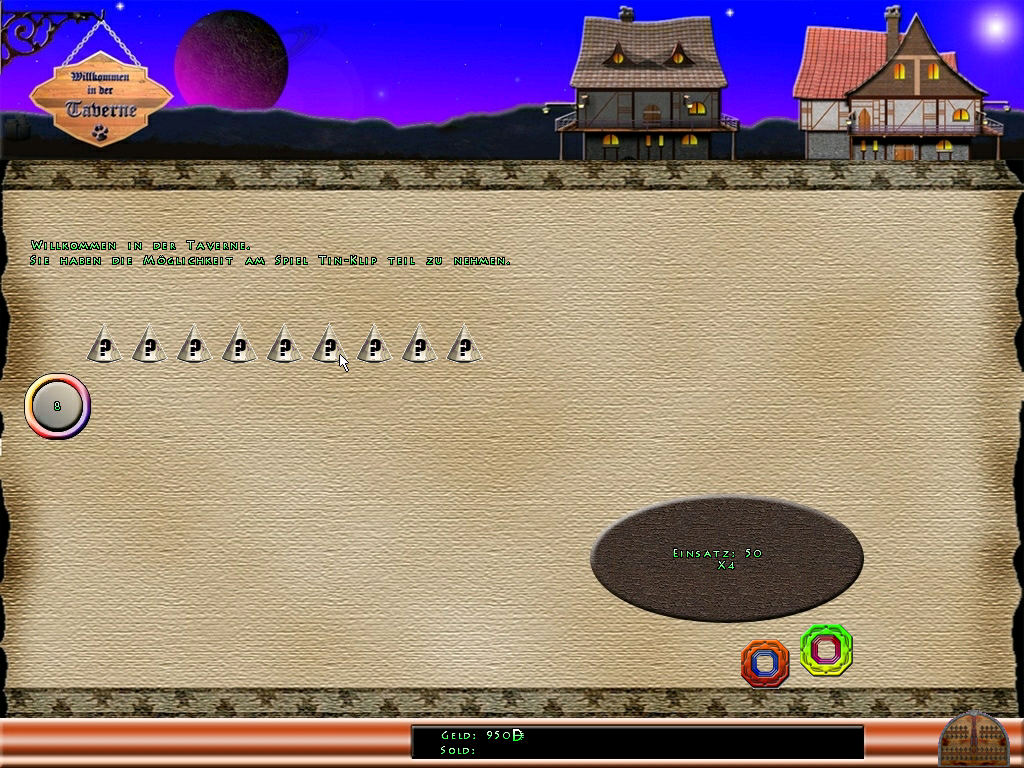1024x768 pixels.
Task: Leave the tavern through the door icon
Action: [973, 740]
